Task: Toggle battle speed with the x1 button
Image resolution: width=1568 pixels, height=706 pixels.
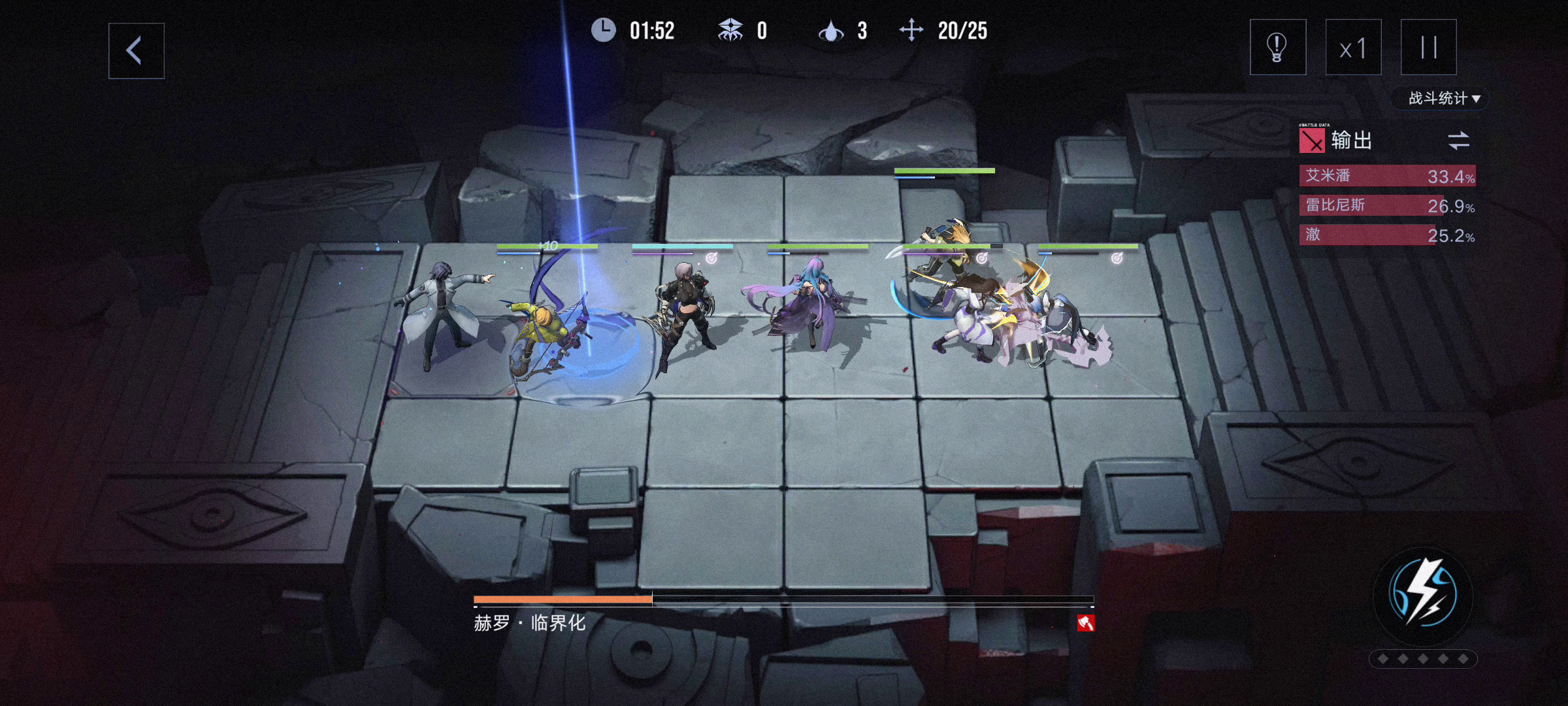Action: (x=1351, y=48)
